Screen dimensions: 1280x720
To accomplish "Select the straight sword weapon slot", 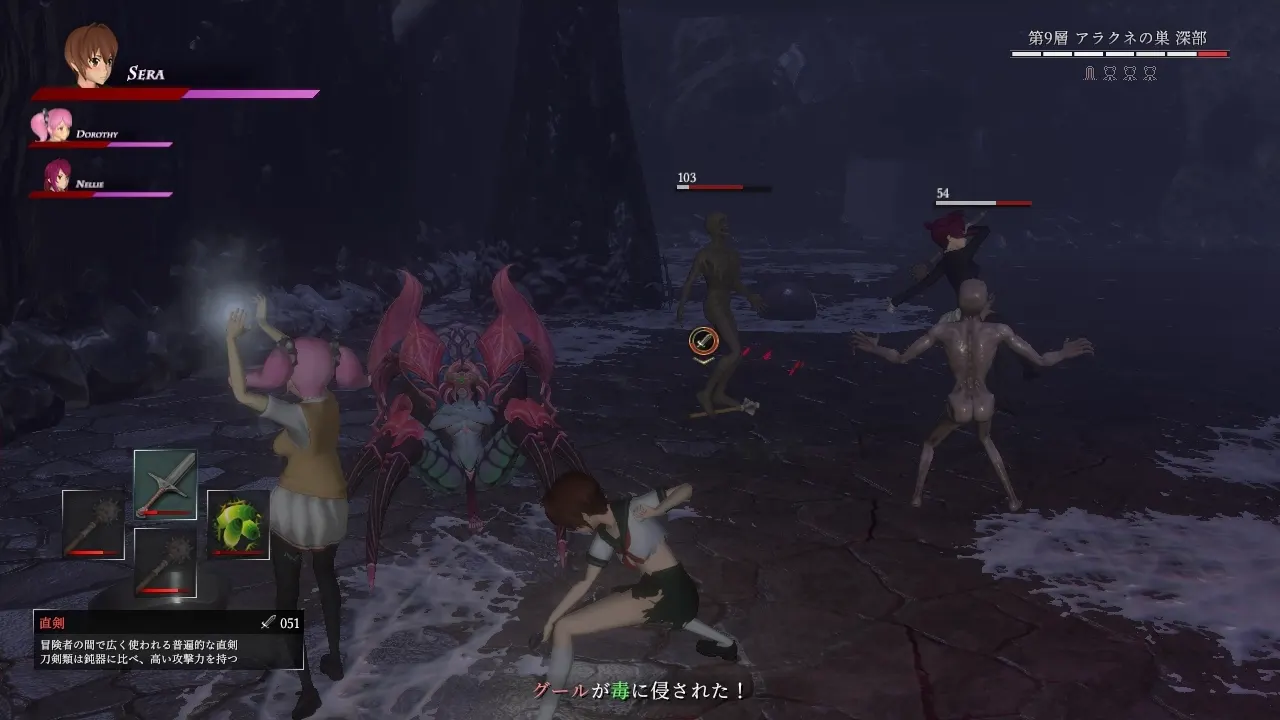I will click(x=165, y=484).
